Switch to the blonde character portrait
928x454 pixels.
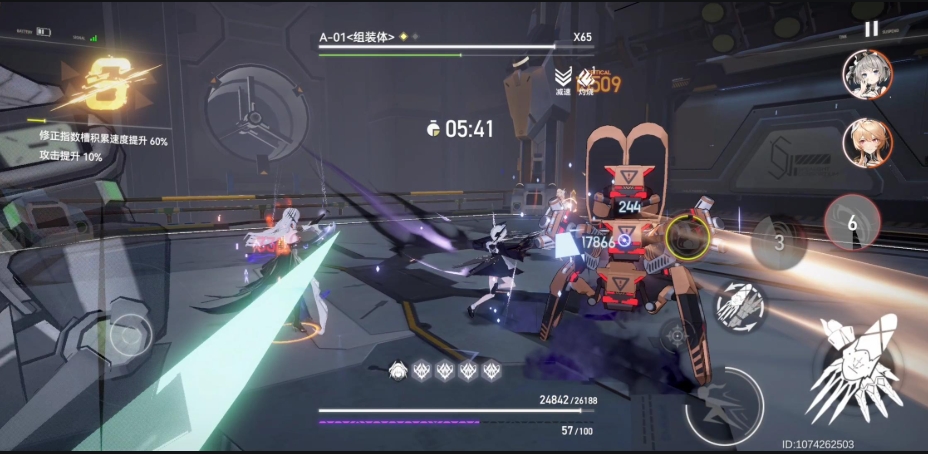867,142
